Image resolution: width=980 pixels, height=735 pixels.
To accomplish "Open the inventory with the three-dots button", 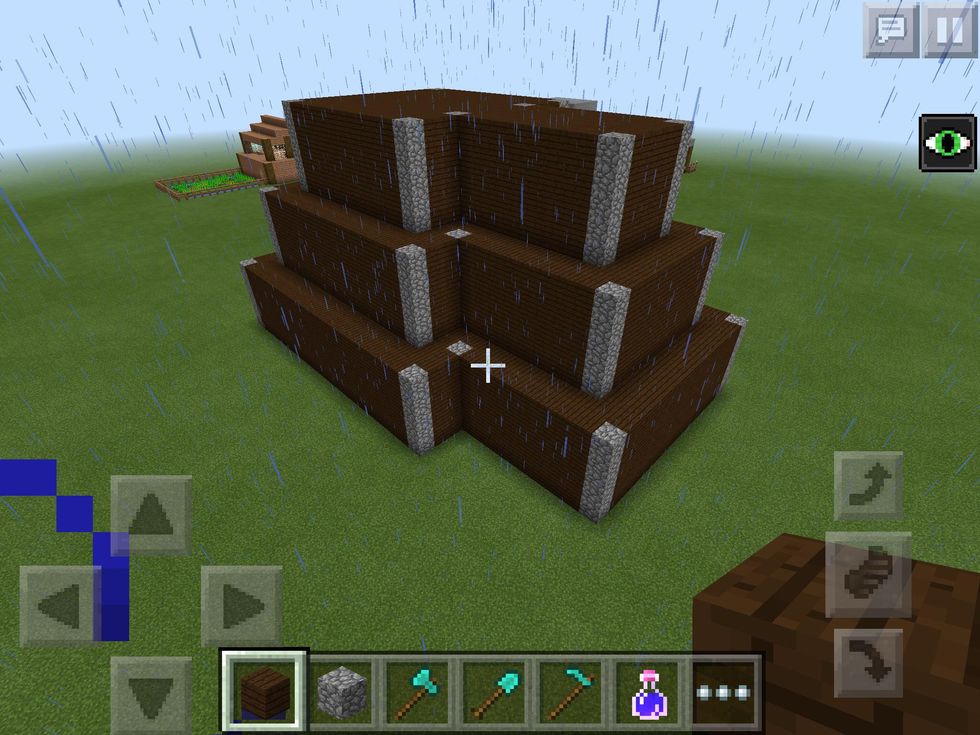I will pos(725,691).
